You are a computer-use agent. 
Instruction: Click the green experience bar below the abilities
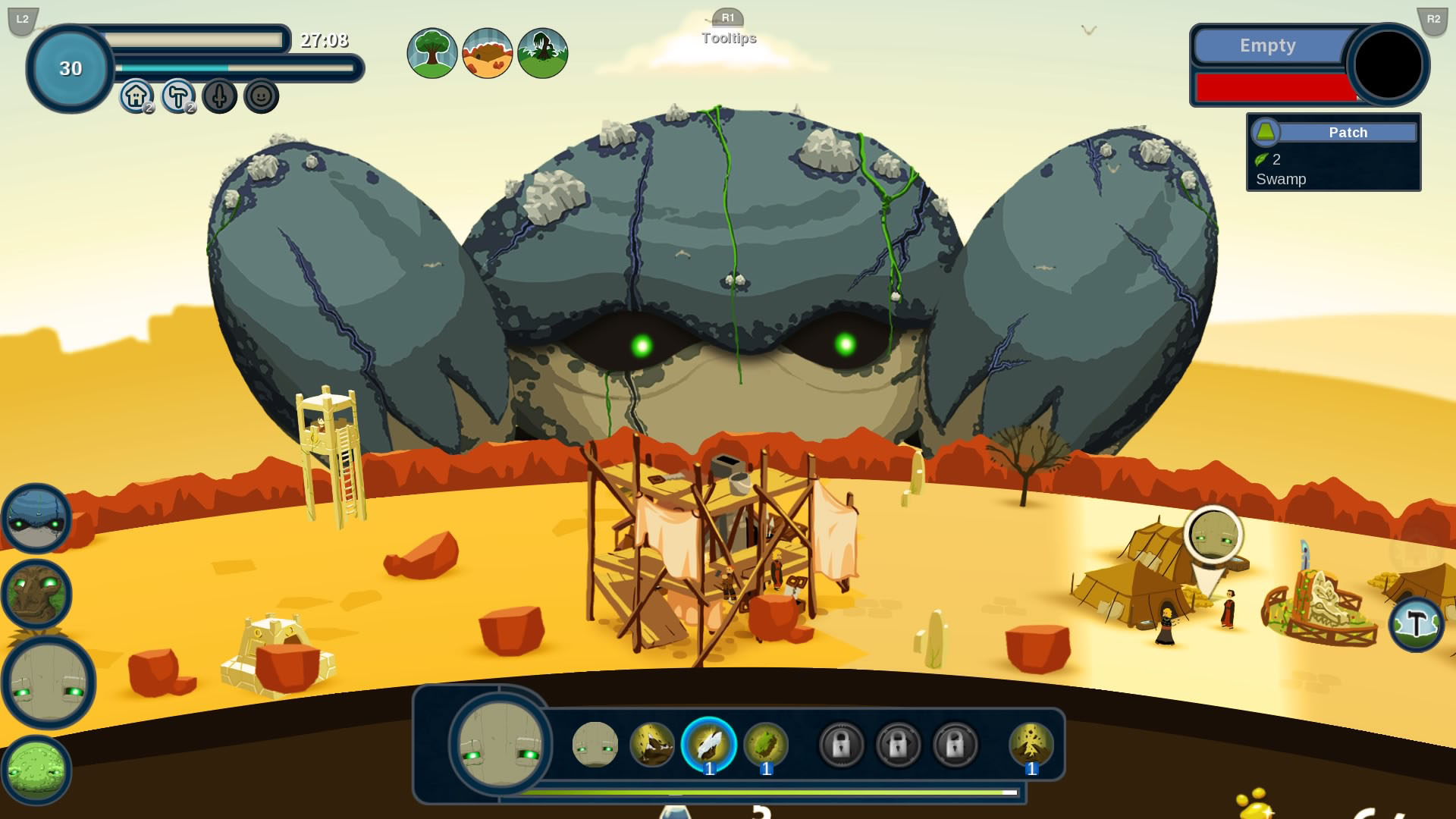(773, 792)
